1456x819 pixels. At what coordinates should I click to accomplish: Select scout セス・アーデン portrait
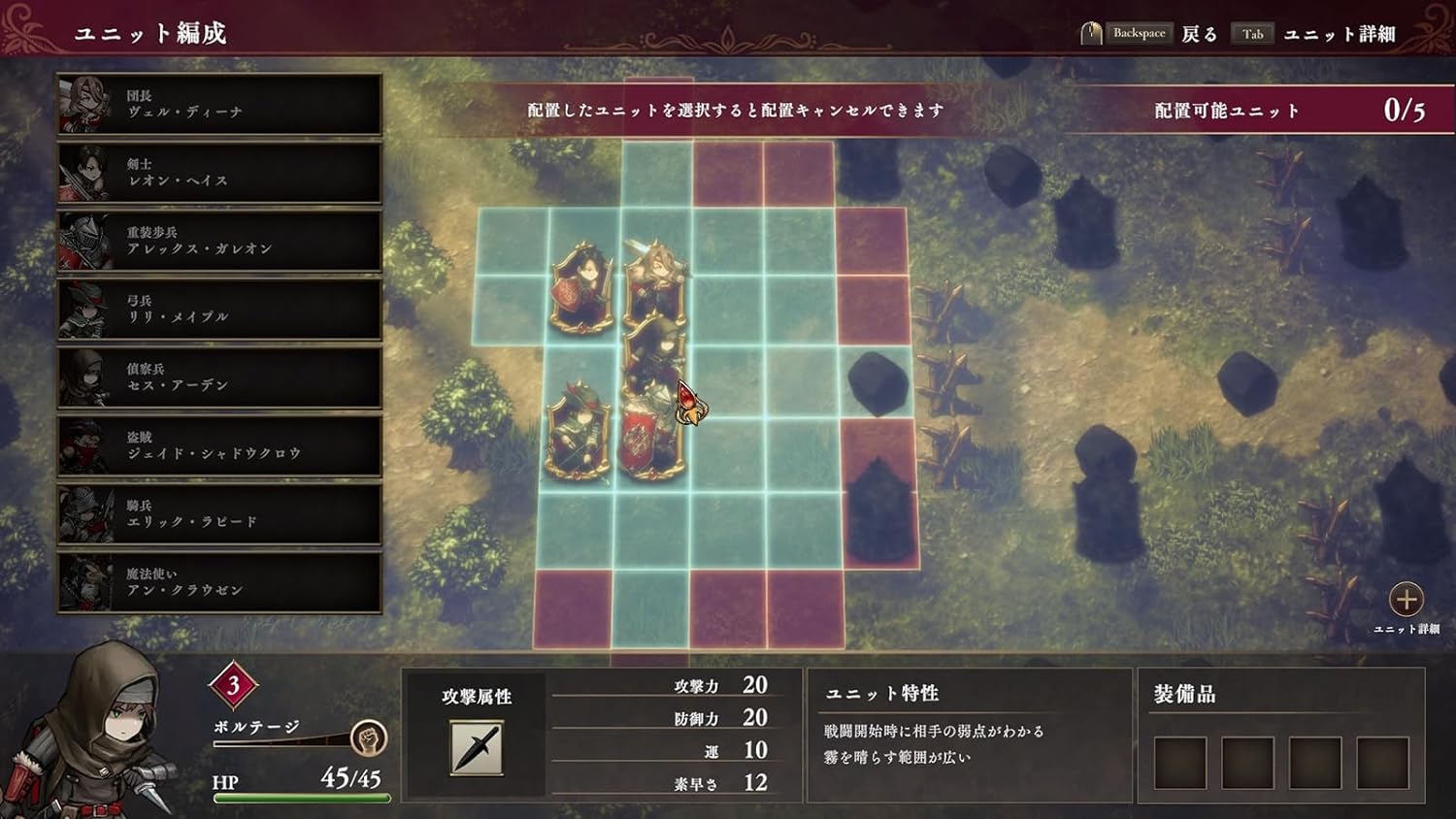[218, 376]
